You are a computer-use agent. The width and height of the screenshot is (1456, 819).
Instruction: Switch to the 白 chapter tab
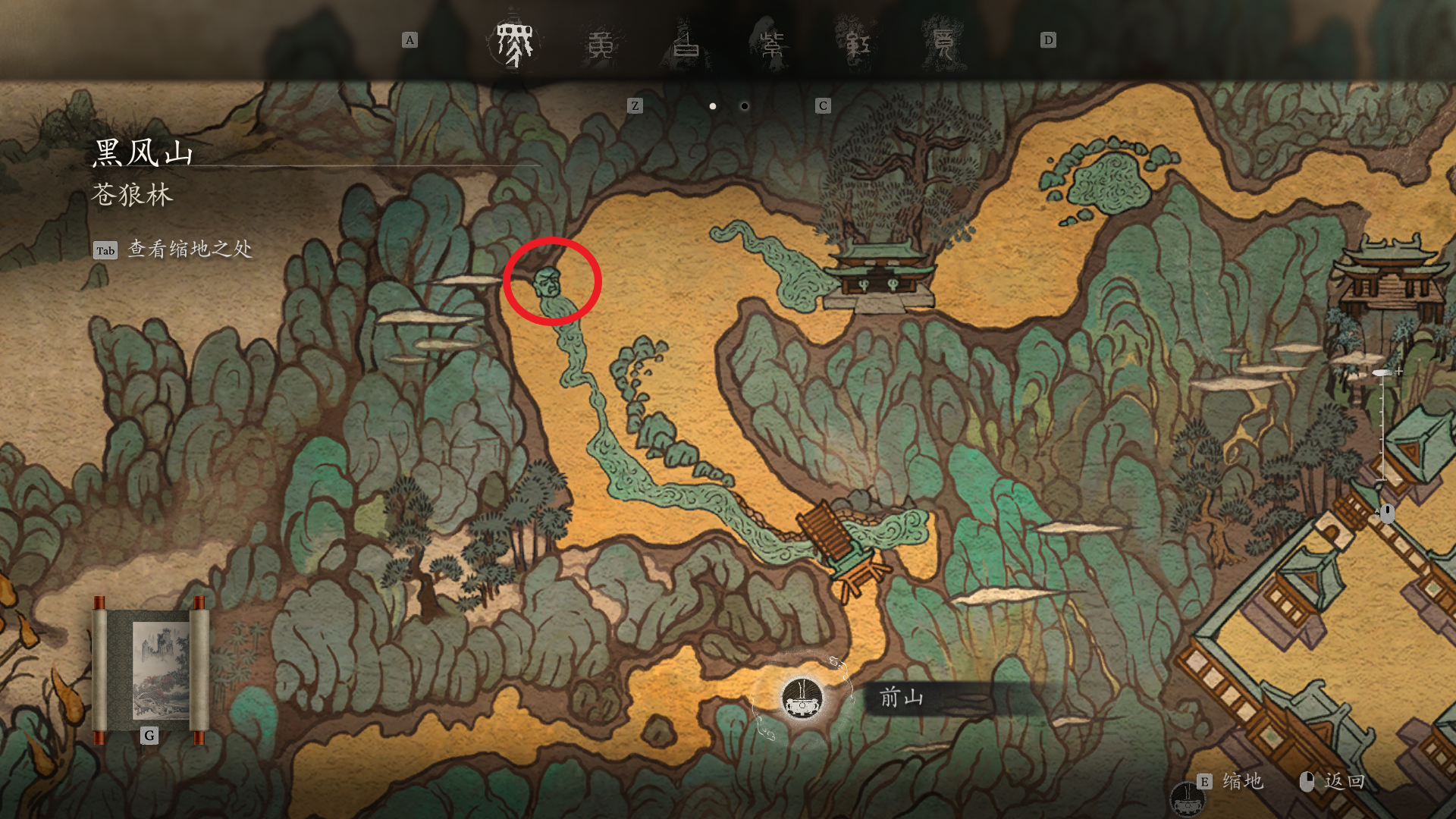pyautogui.click(x=686, y=45)
